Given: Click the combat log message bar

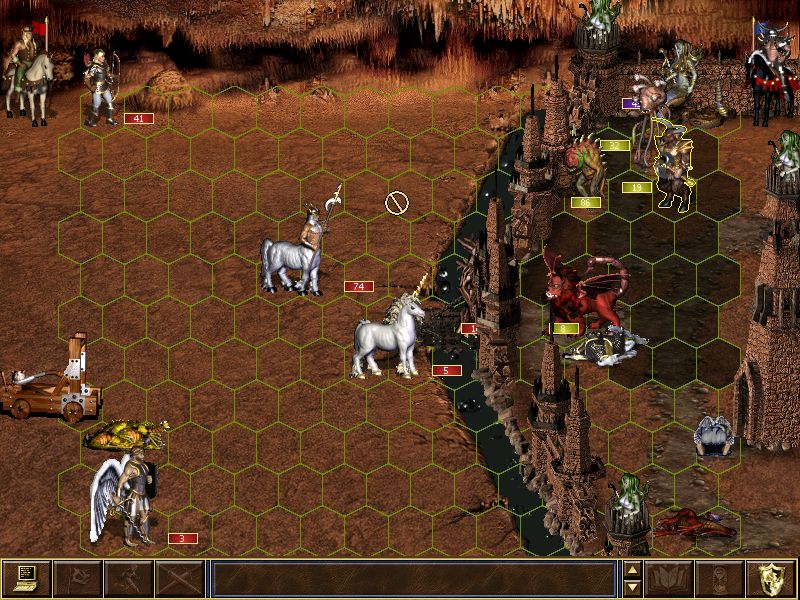Looking at the screenshot, I should 413,579.
